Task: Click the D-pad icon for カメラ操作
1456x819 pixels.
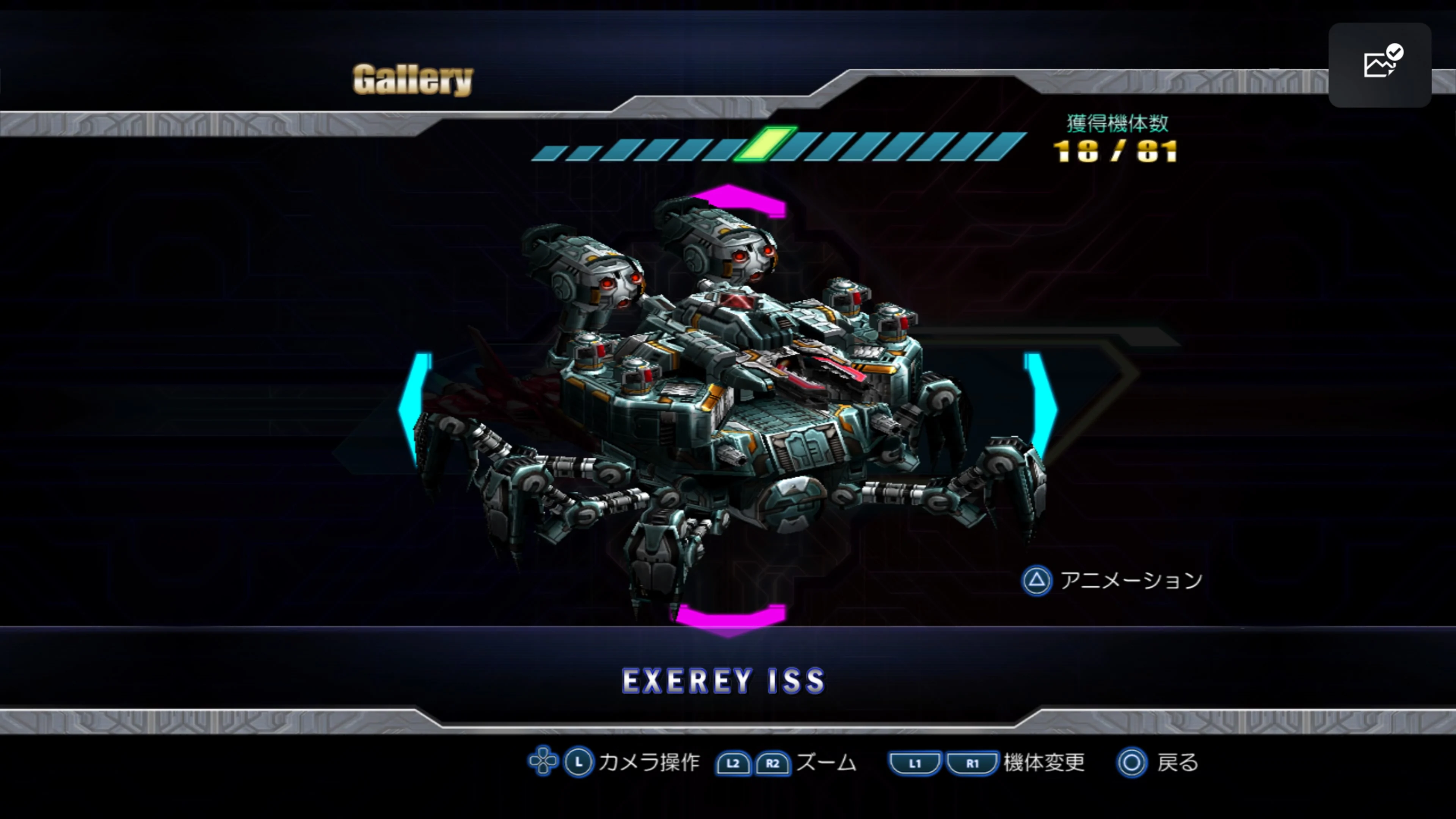Action: (x=543, y=761)
